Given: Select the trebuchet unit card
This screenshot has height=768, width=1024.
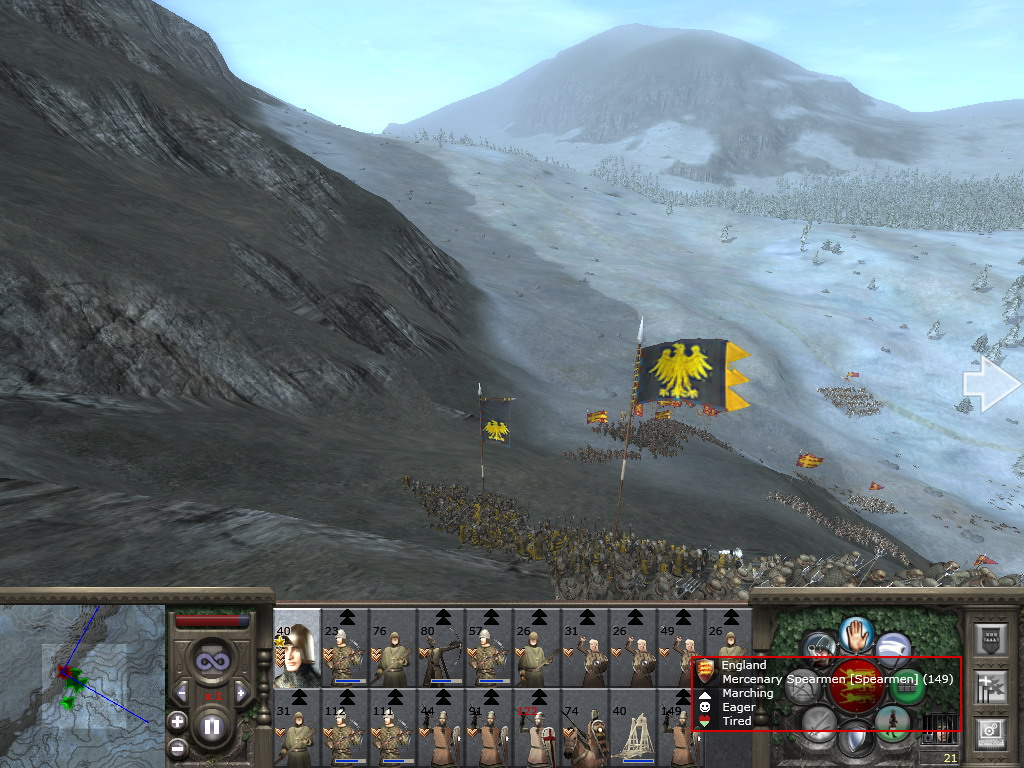Looking at the screenshot, I should pyautogui.click(x=633, y=729).
